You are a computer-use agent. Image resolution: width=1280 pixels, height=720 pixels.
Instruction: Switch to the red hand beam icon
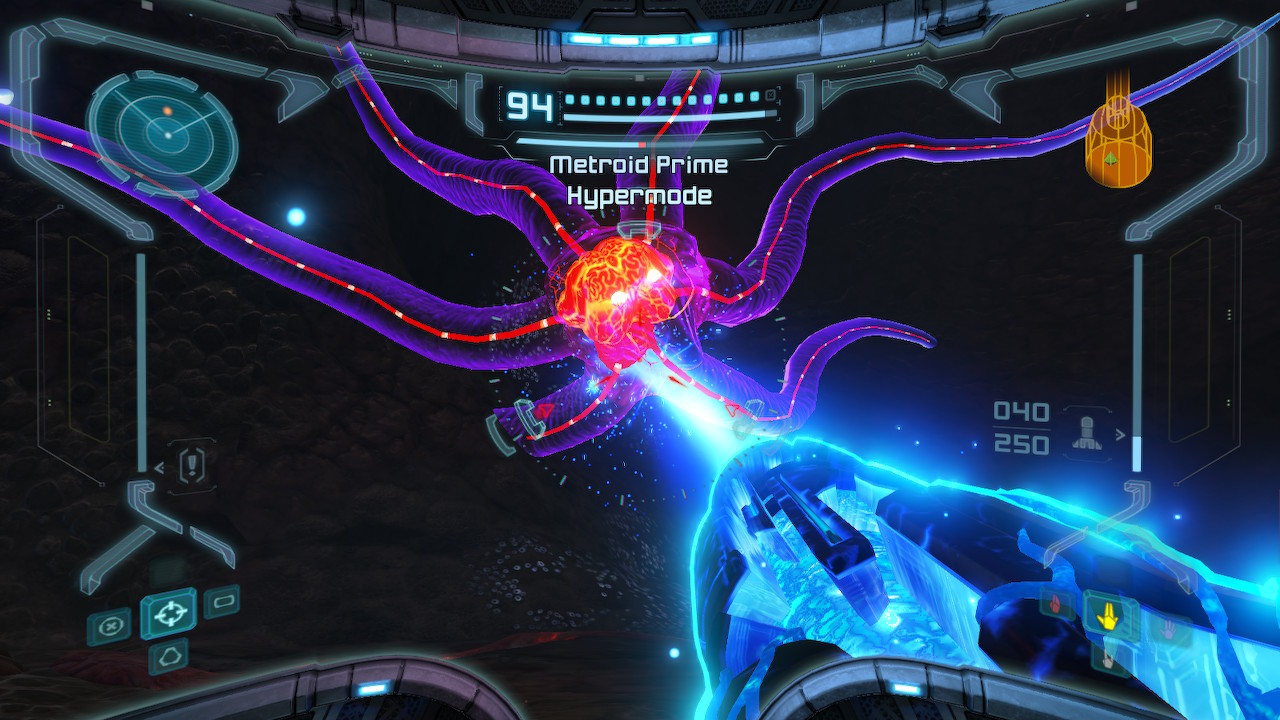tap(1057, 602)
